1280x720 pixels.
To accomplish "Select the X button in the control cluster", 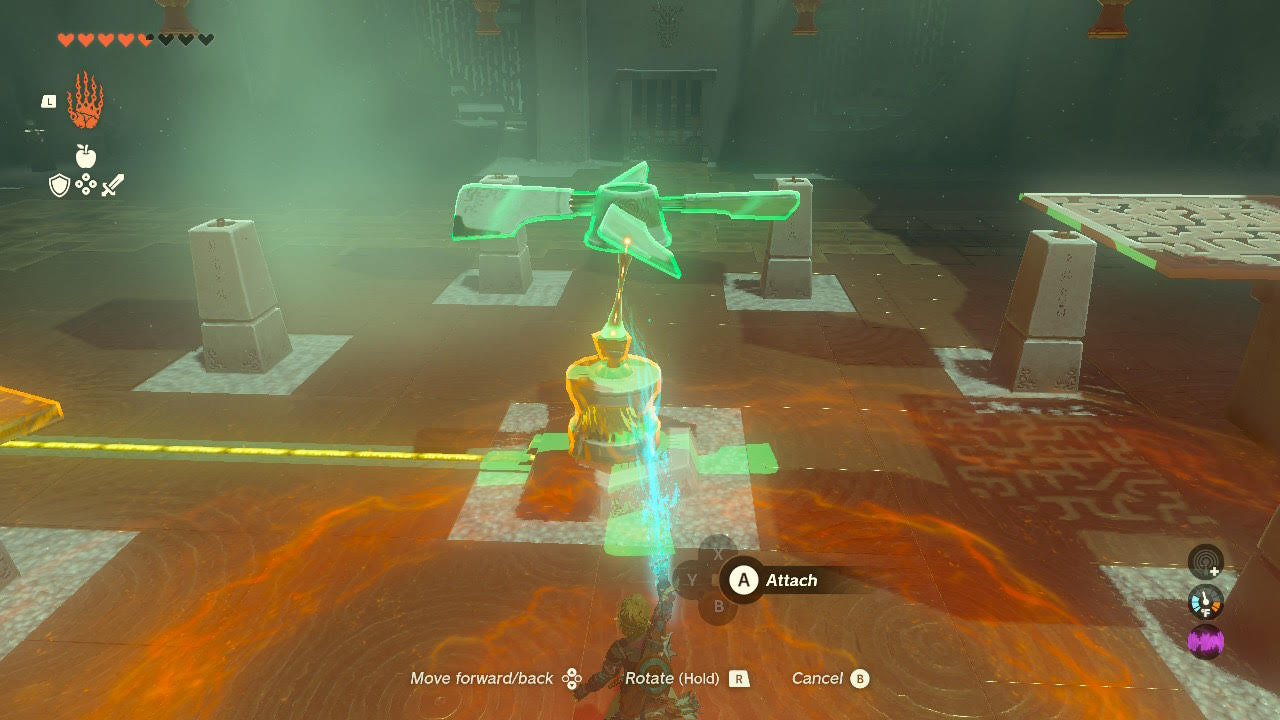I will point(717,554).
